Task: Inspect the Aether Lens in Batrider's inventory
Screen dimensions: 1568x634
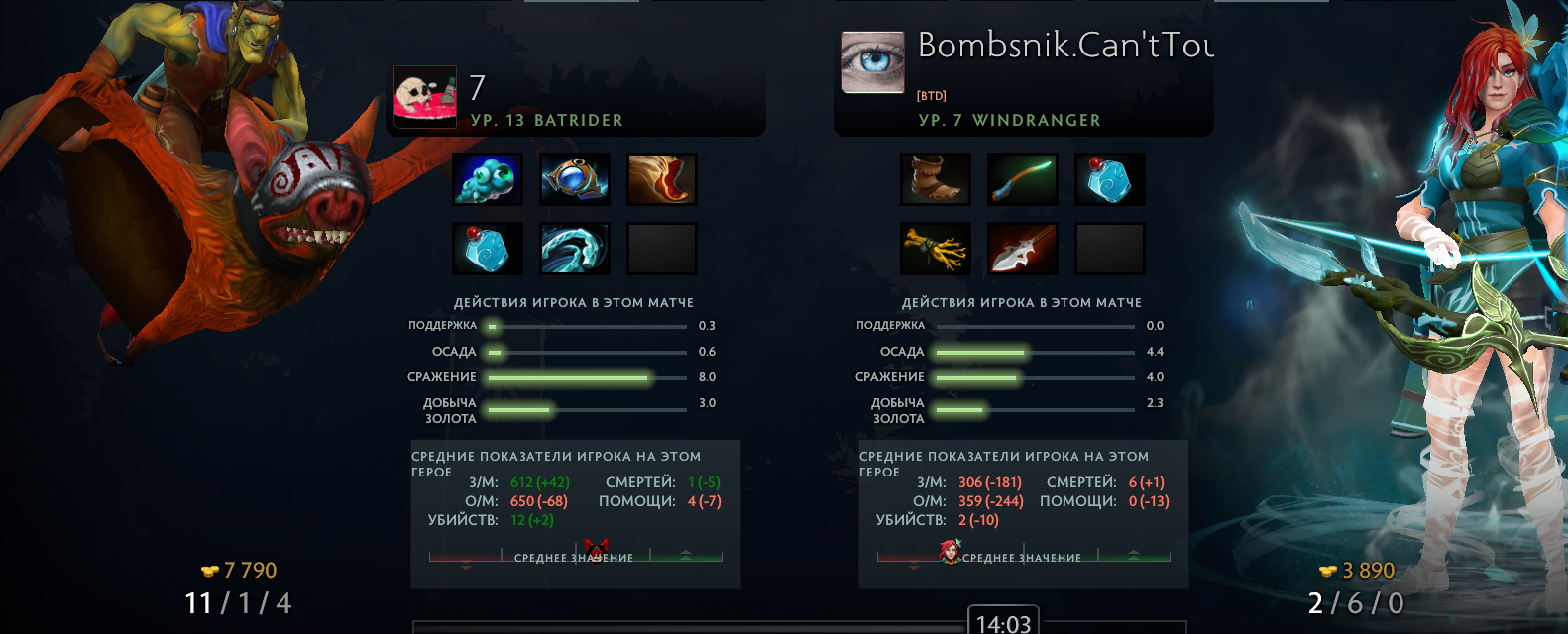Action: coord(575,179)
